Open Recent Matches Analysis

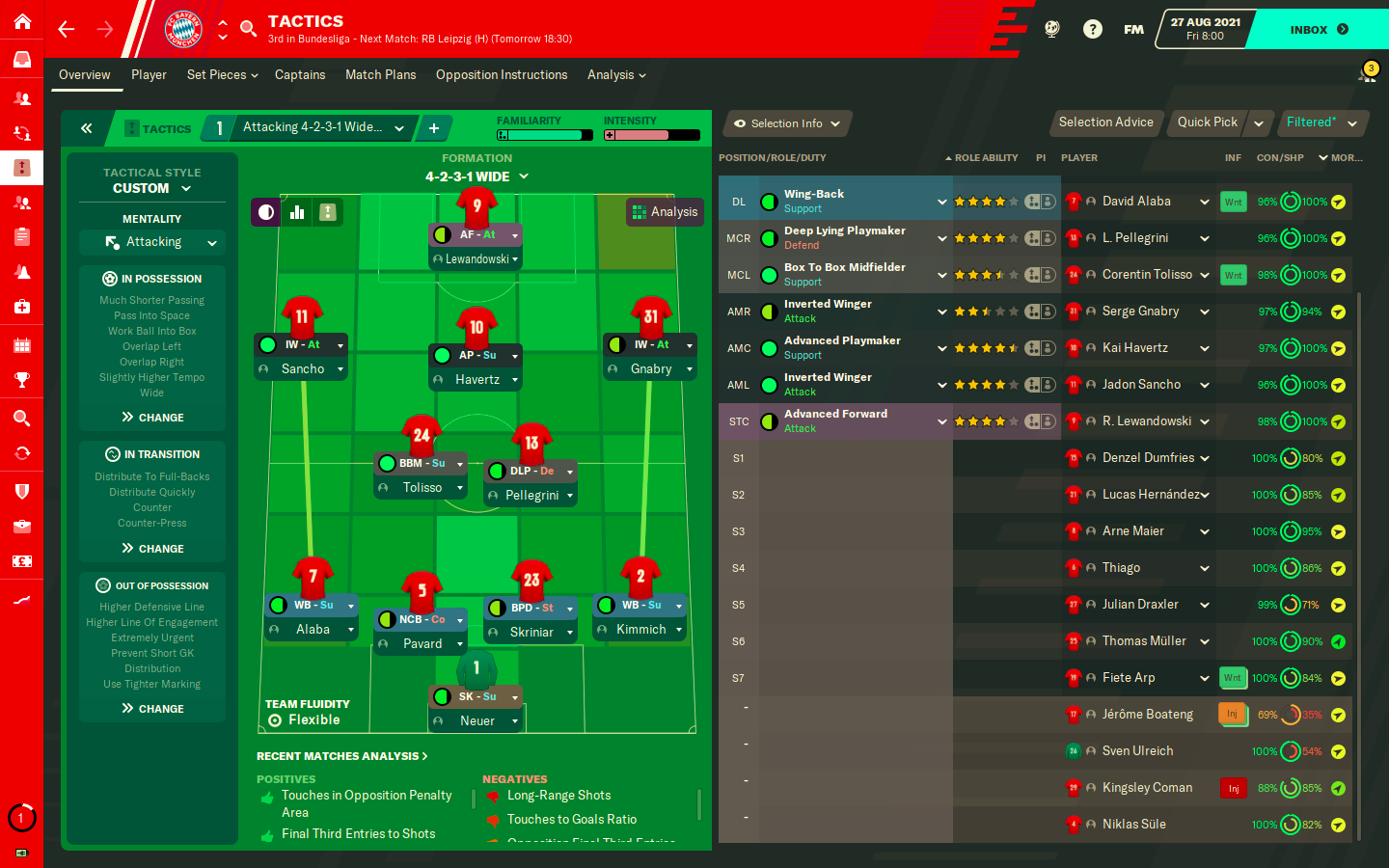point(341,756)
